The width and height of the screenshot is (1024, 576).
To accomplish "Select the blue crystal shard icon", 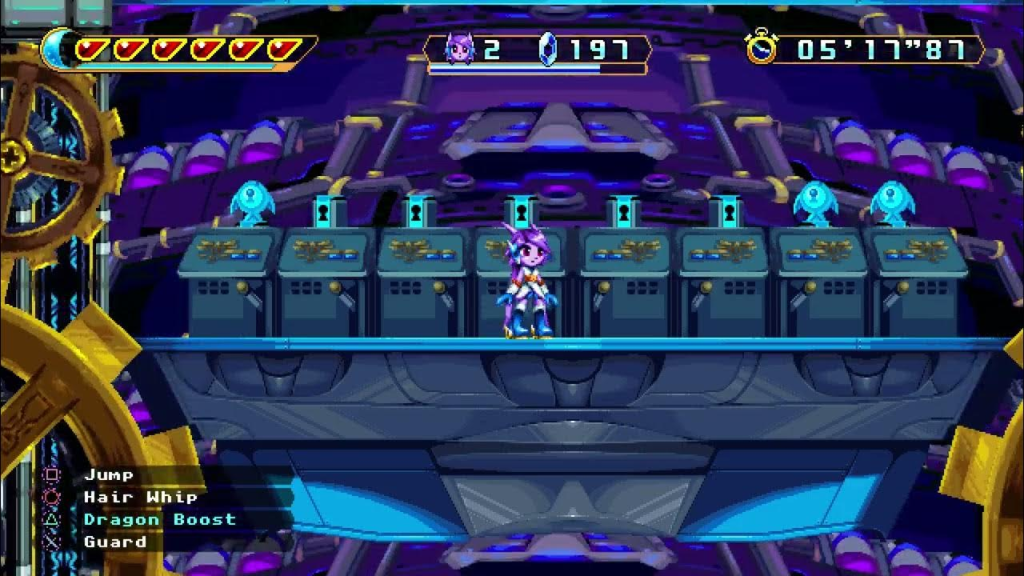I will pyautogui.click(x=547, y=49).
